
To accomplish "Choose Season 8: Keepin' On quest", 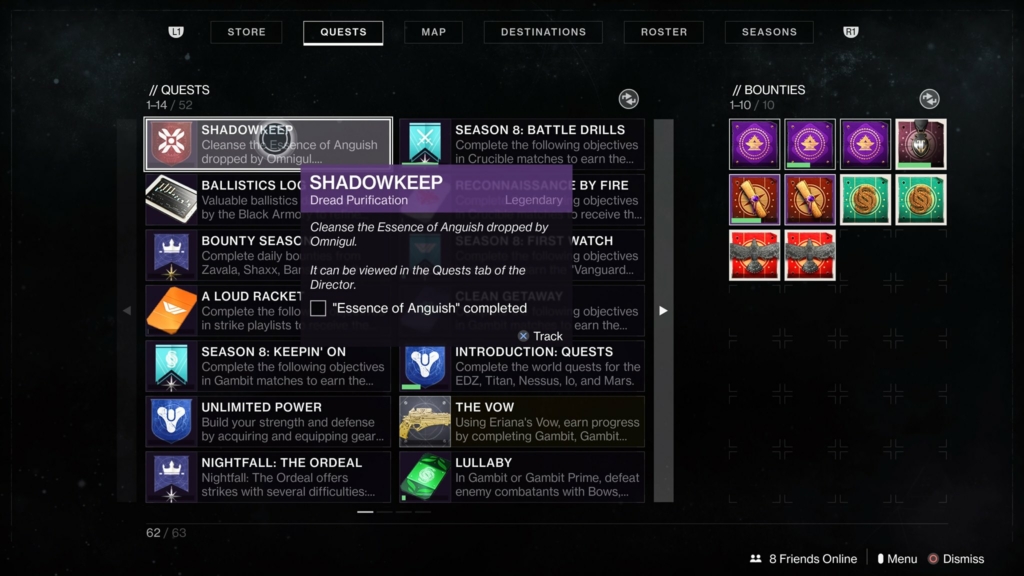I will [x=268, y=366].
